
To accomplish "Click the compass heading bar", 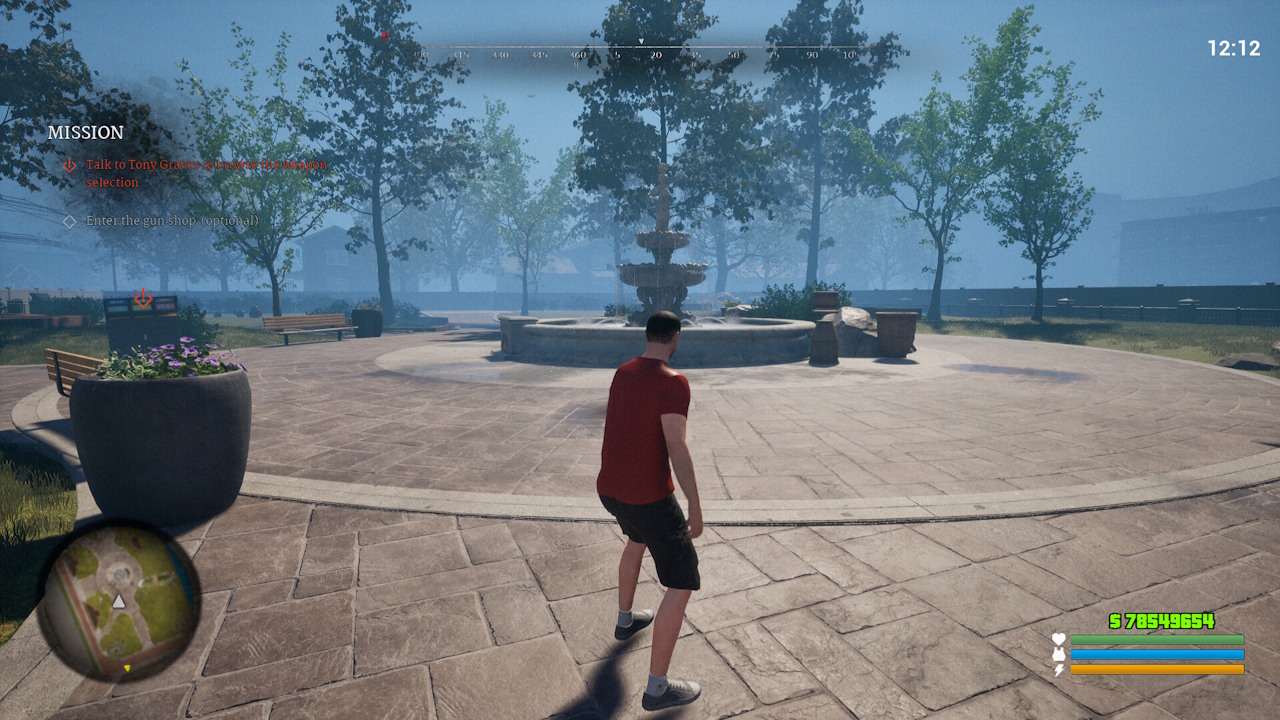I will 640,50.
